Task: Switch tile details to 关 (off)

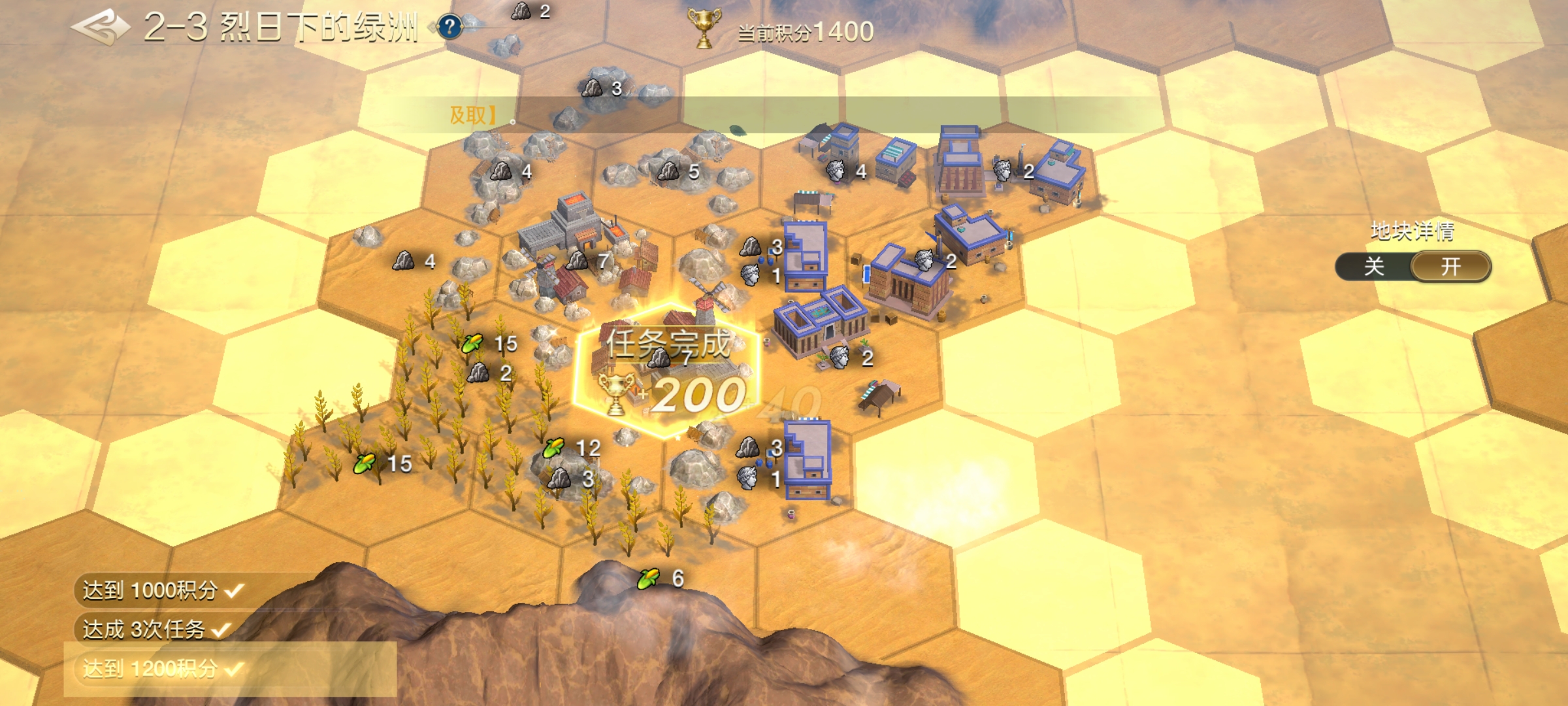Action: point(1373,267)
